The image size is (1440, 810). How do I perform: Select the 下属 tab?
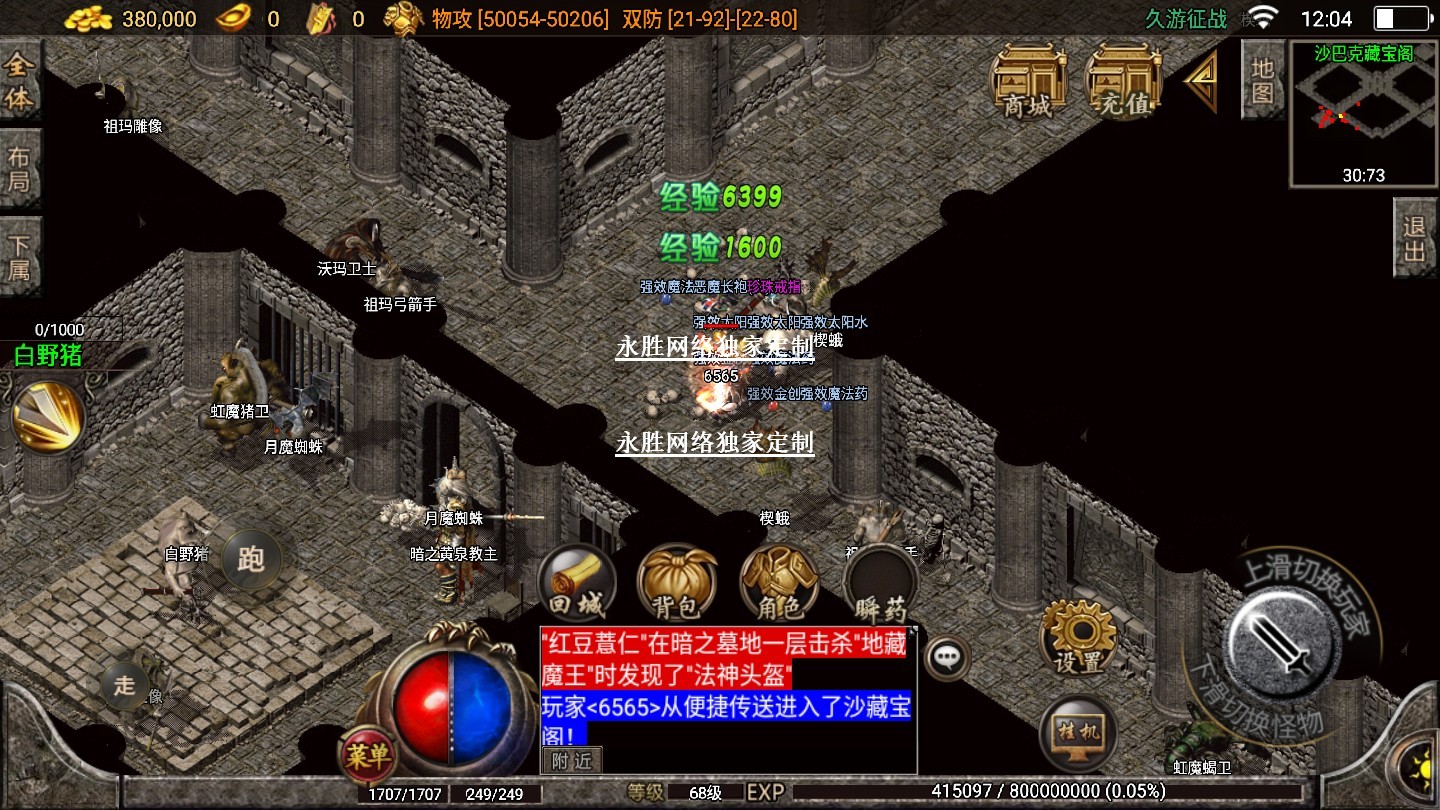click(x=19, y=257)
